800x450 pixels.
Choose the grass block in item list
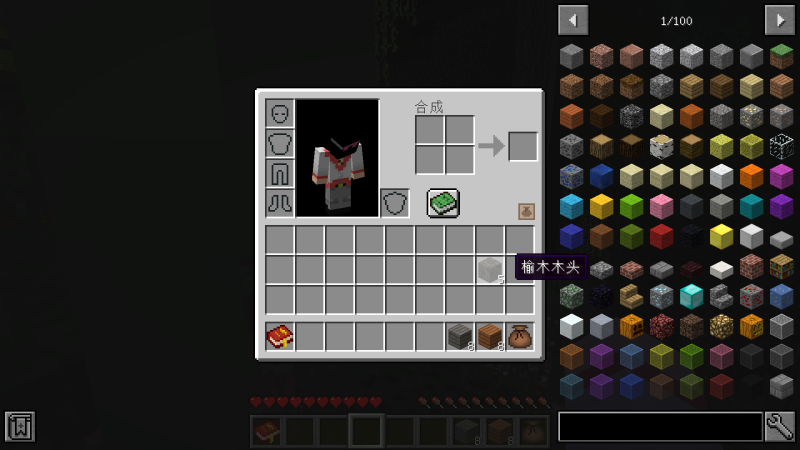[782, 56]
